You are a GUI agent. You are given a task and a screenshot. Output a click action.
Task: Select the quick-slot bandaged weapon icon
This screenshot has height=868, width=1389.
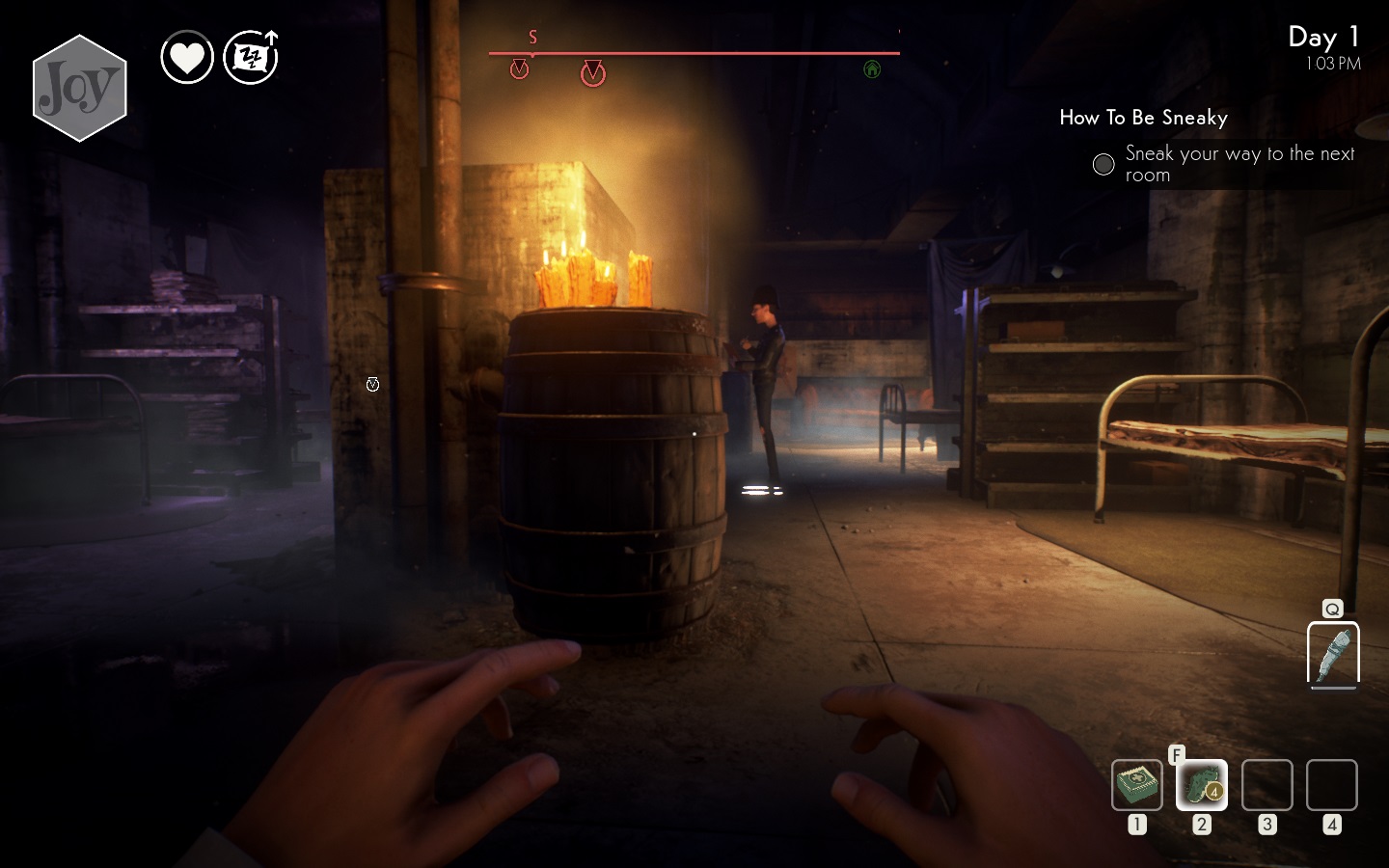(x=1333, y=655)
